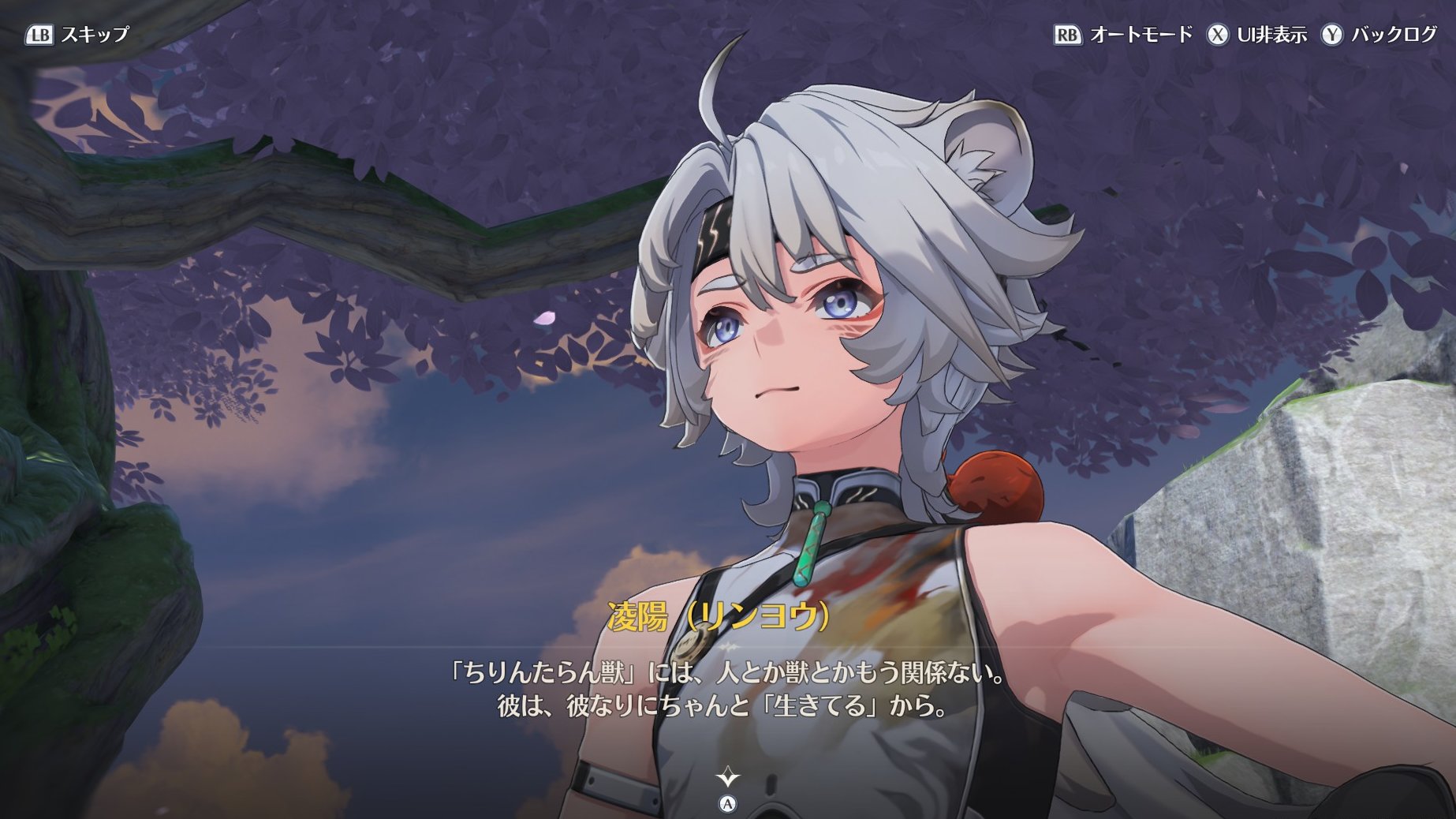Image resolution: width=1456 pixels, height=819 pixels.
Task: Open the バックログ dialogue history
Action: (1379, 35)
